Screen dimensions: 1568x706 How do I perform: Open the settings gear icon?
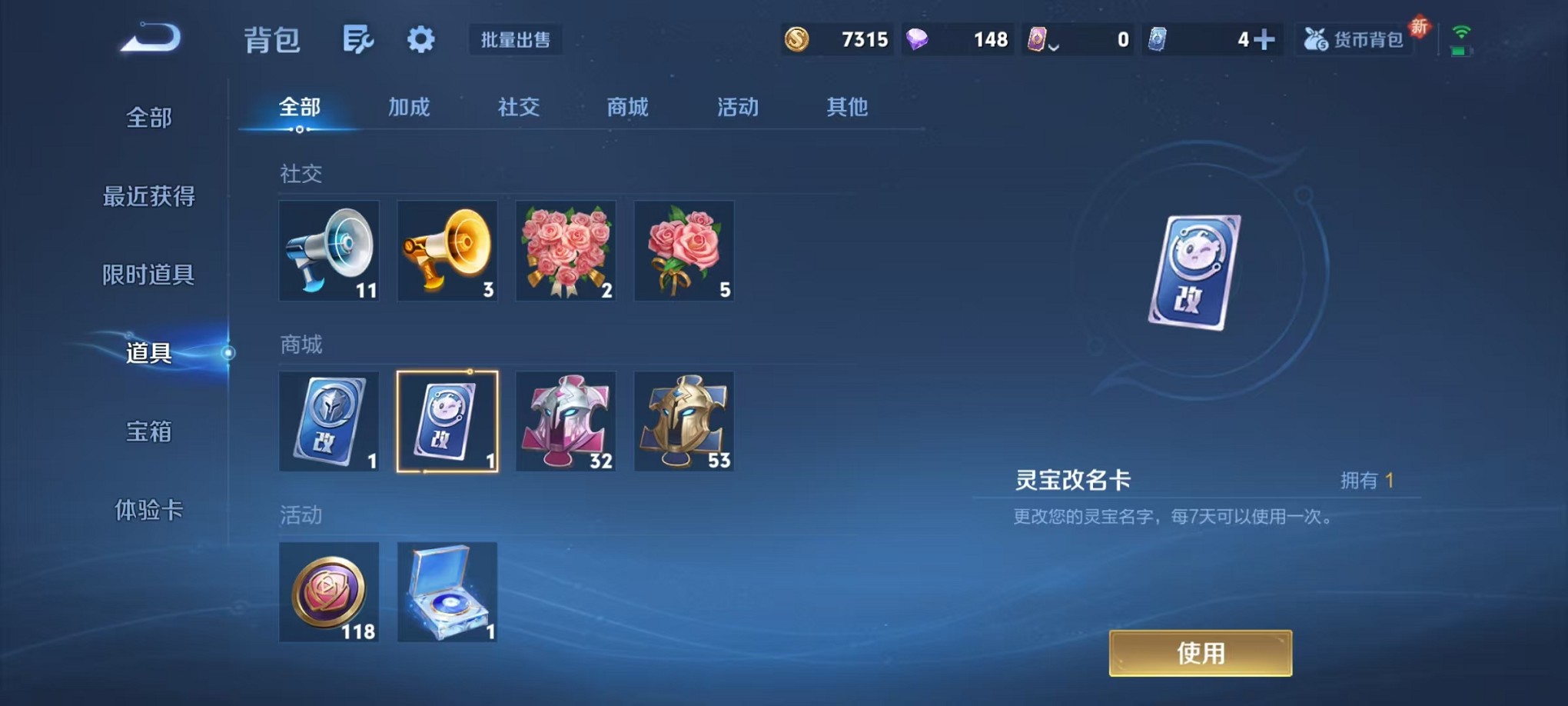click(419, 40)
